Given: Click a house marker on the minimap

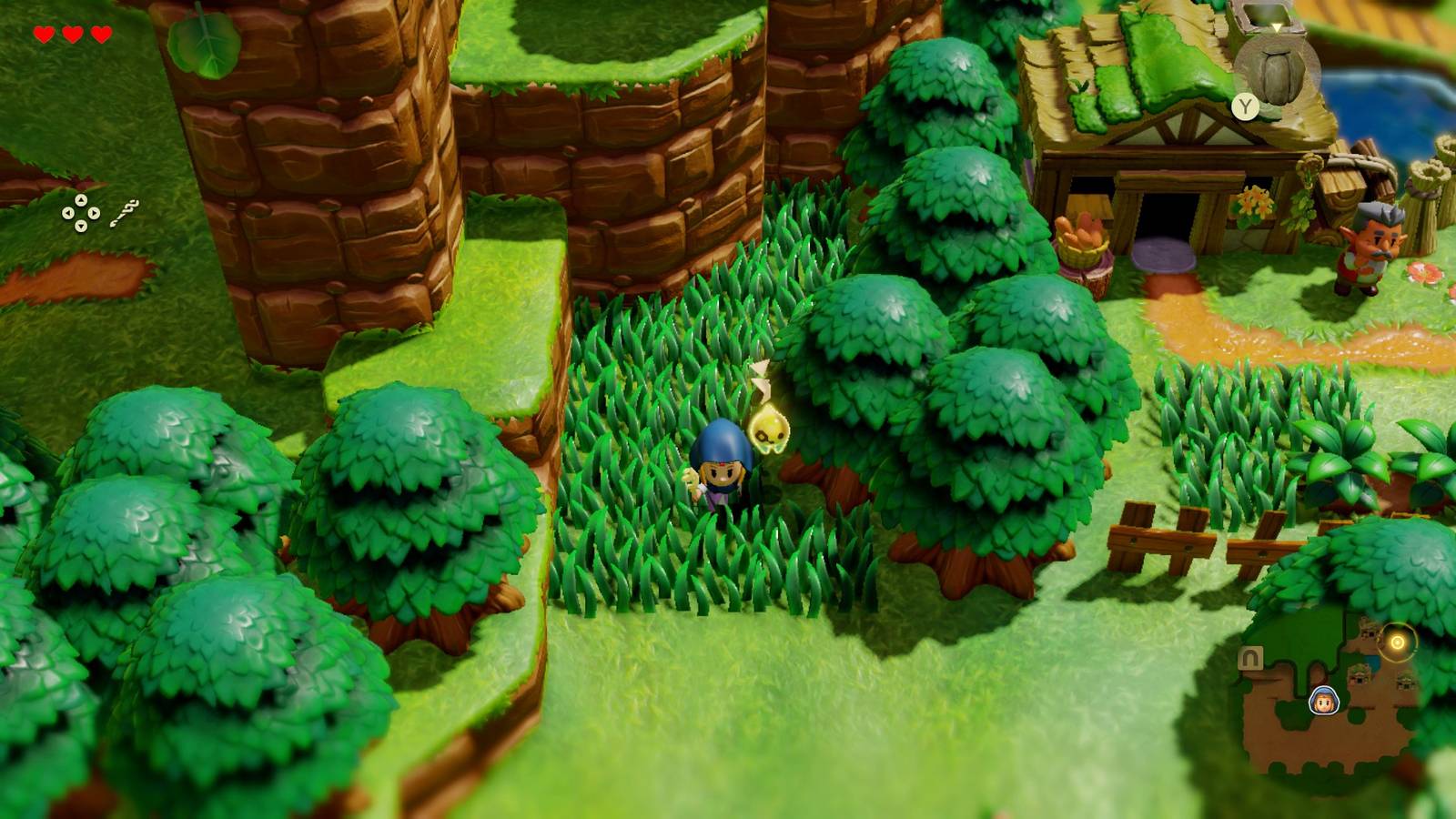Looking at the screenshot, I should 1359,676.
